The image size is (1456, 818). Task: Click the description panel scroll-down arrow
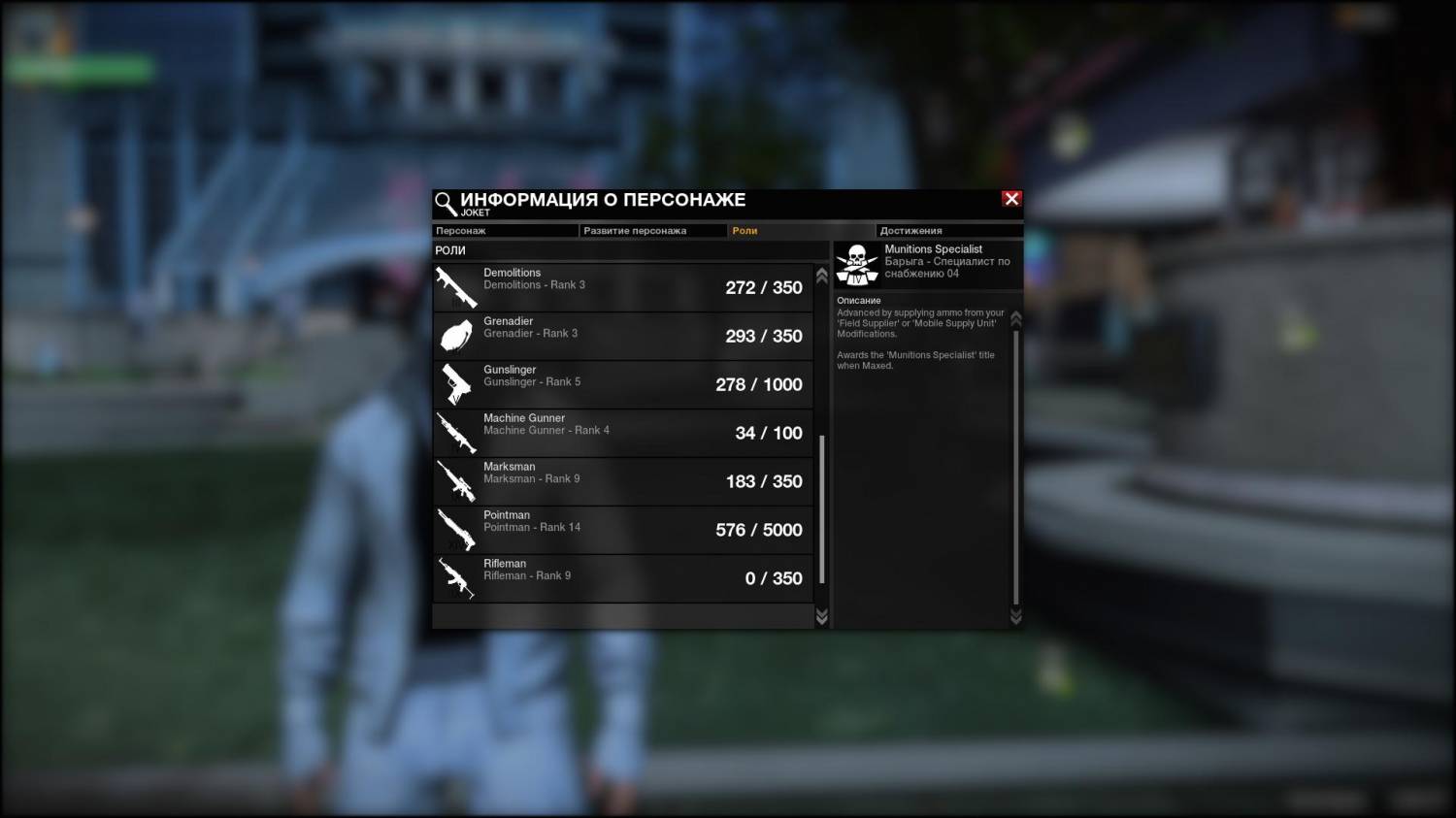click(1016, 617)
